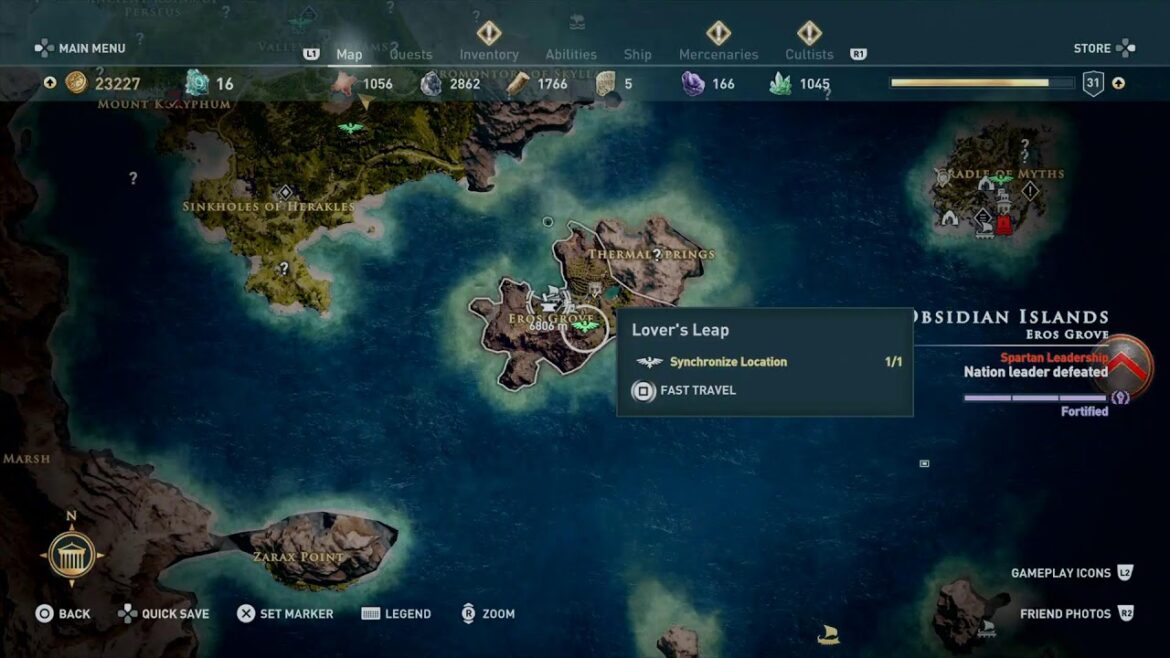
Task: Switch to the Quests tab
Action: [x=411, y=55]
